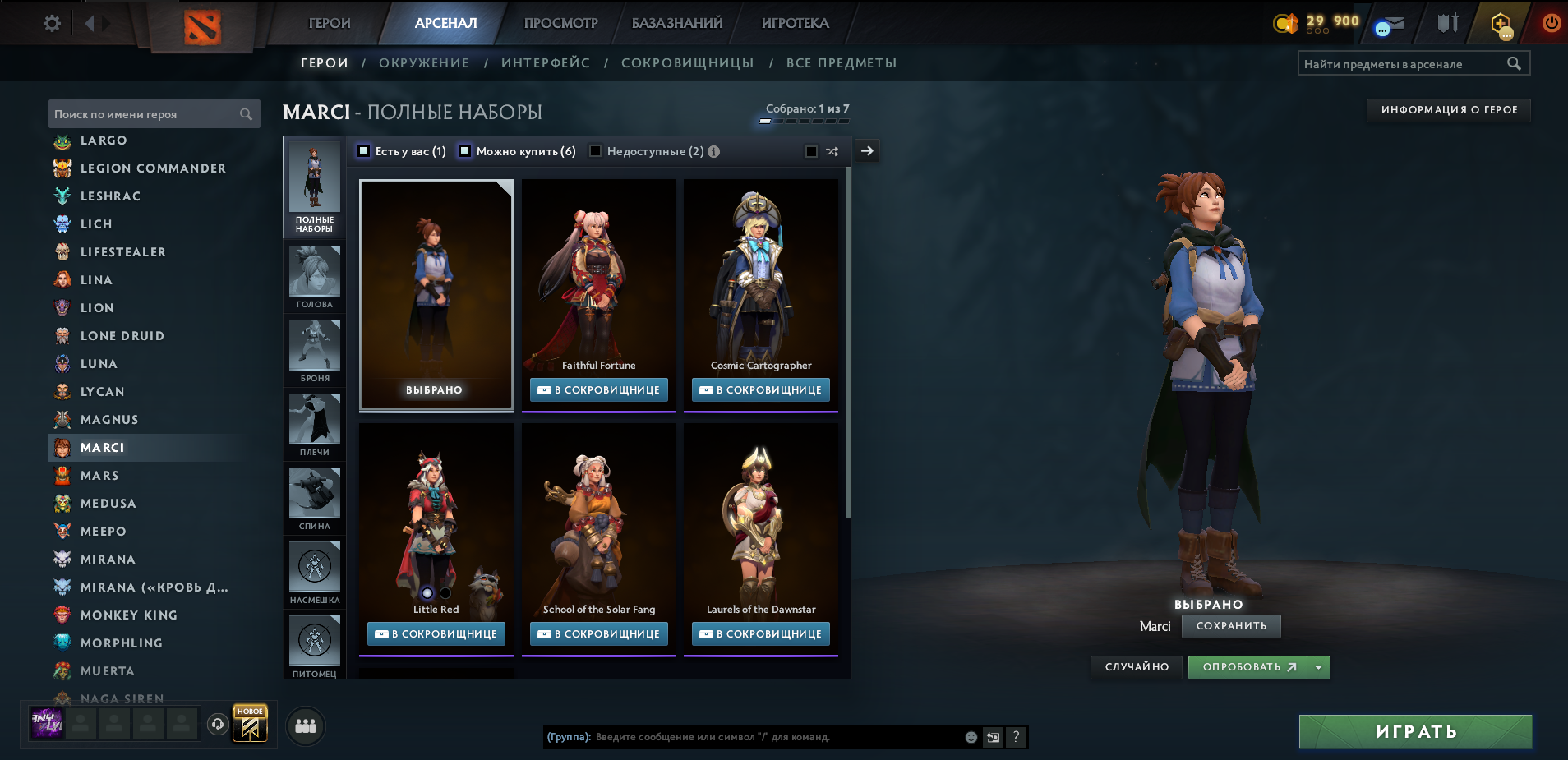
Task: Select the ГОЛОВА equipment slot
Action: (x=315, y=273)
